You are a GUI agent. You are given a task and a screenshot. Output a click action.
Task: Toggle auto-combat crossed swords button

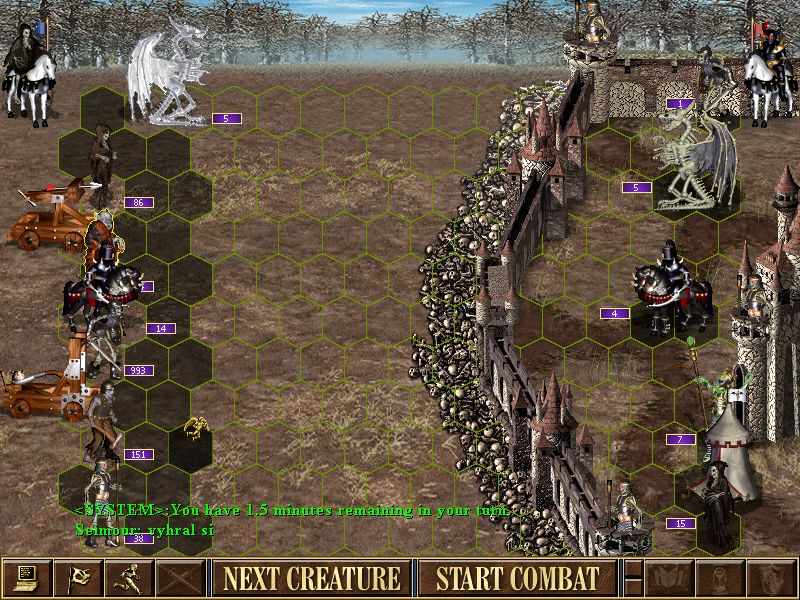(x=180, y=578)
